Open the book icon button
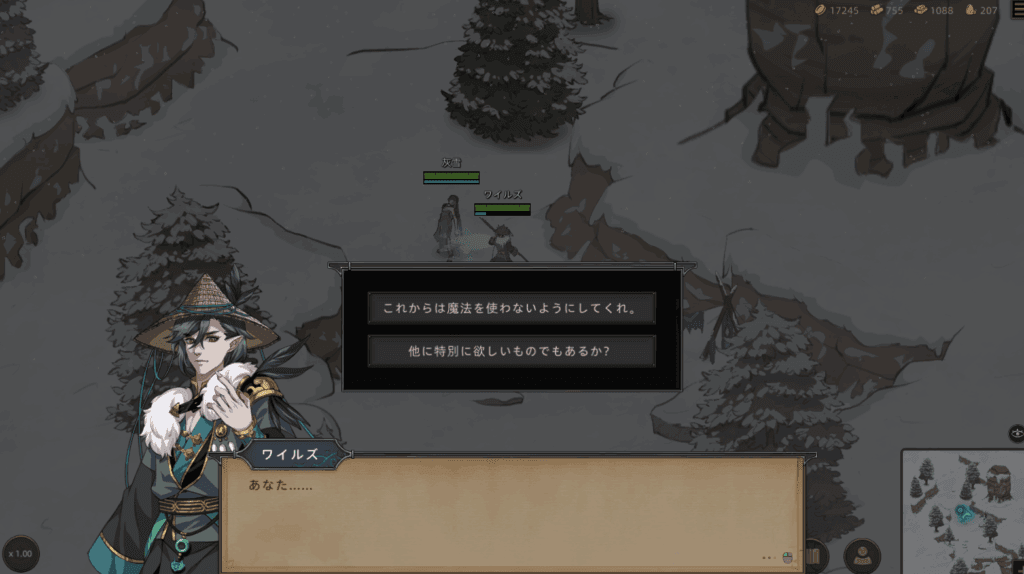The image size is (1024, 574). [814, 555]
